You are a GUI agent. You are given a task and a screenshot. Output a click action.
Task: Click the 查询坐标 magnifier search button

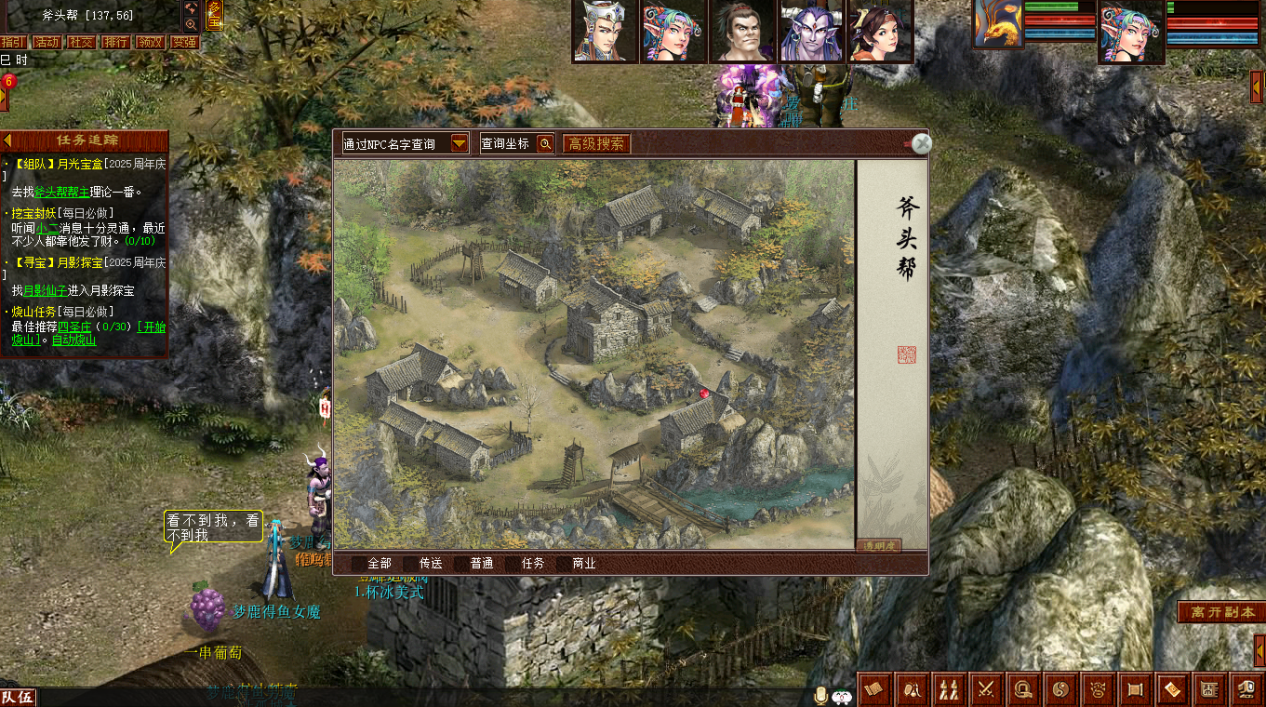click(545, 144)
